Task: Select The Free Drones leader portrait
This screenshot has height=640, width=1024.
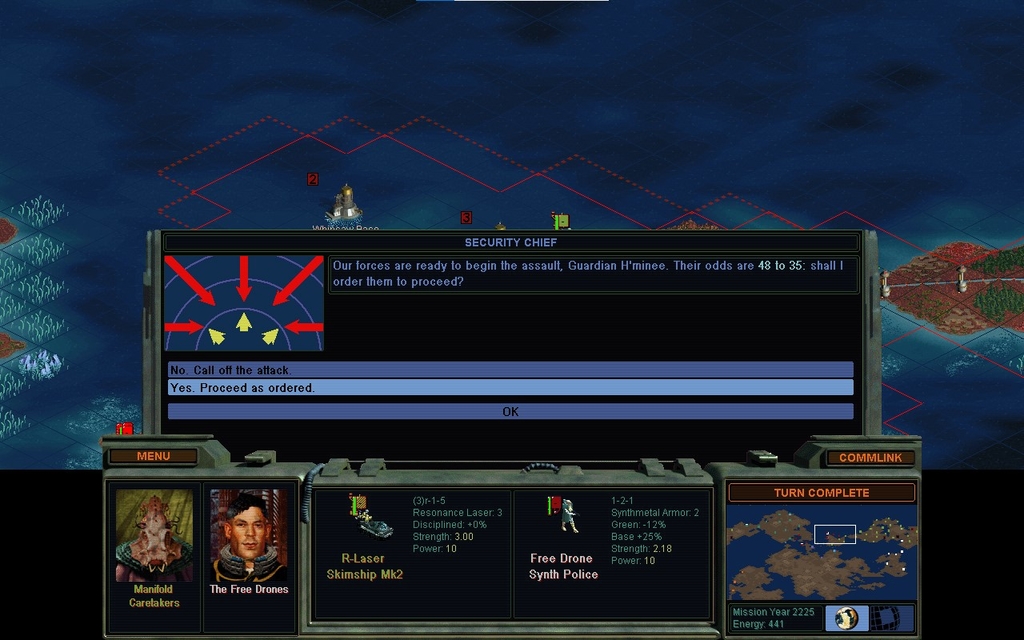Action: tap(248, 535)
